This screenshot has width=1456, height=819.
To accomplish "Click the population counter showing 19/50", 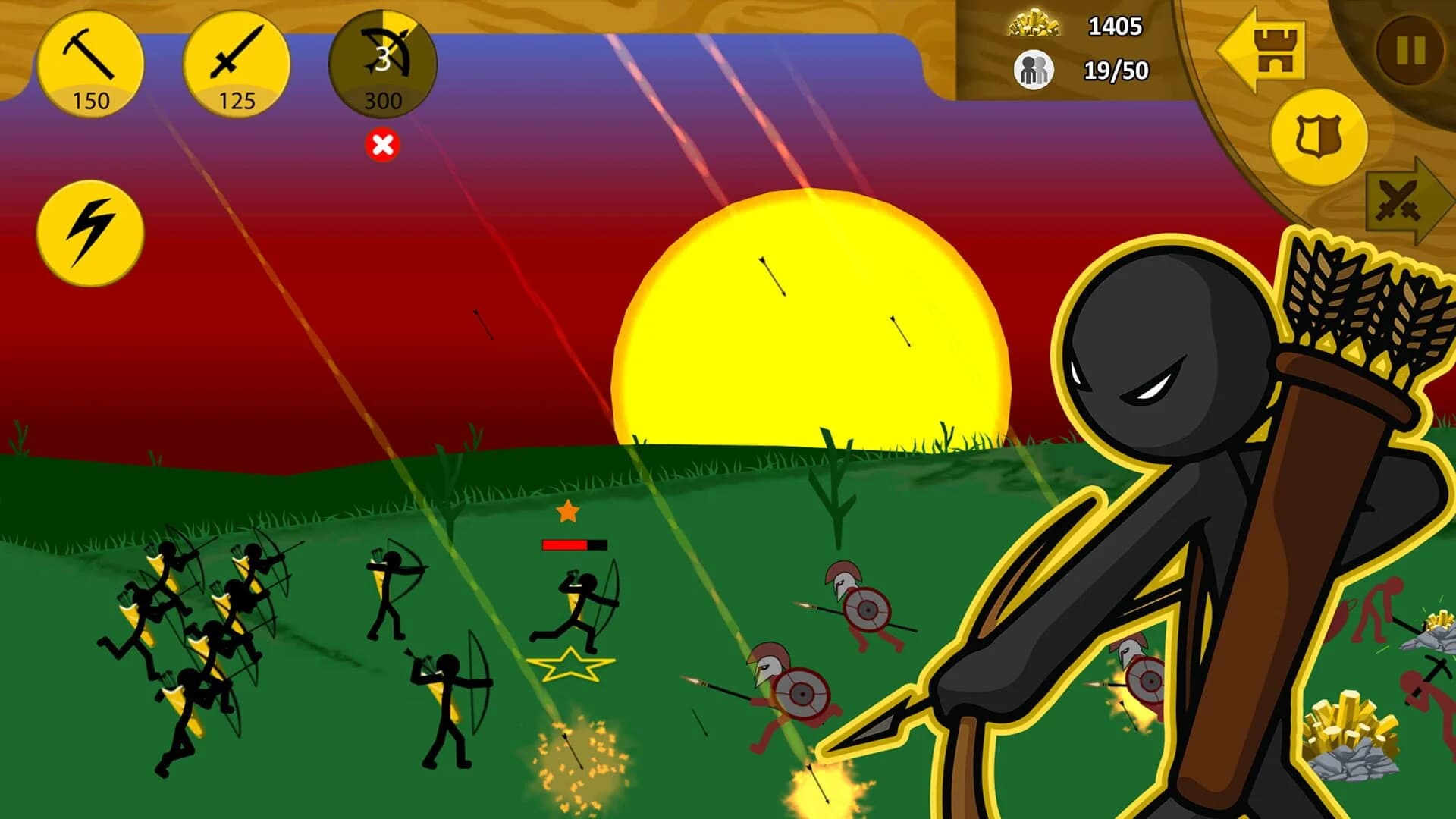I will coord(1115,70).
